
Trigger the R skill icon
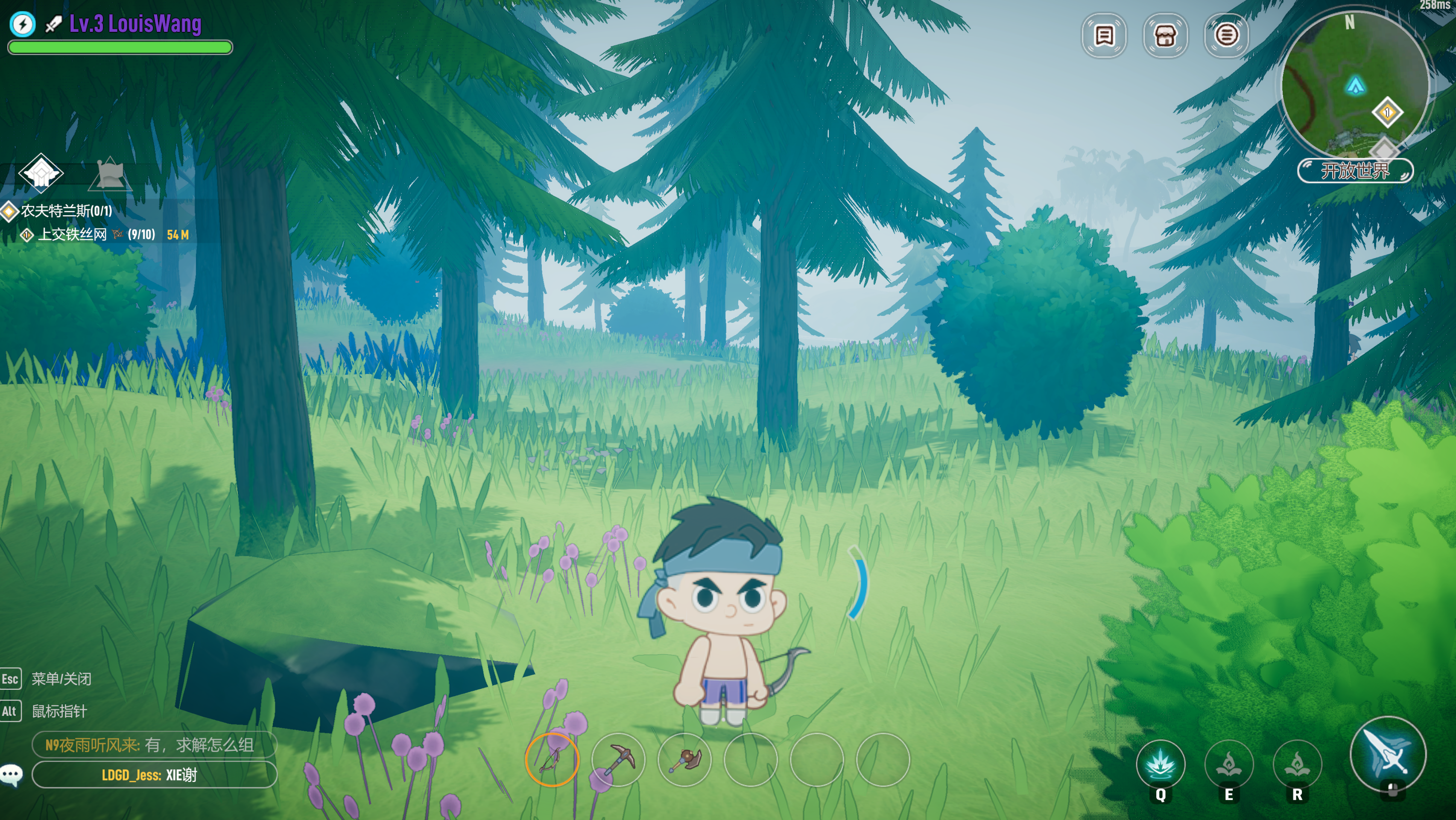(x=1297, y=764)
